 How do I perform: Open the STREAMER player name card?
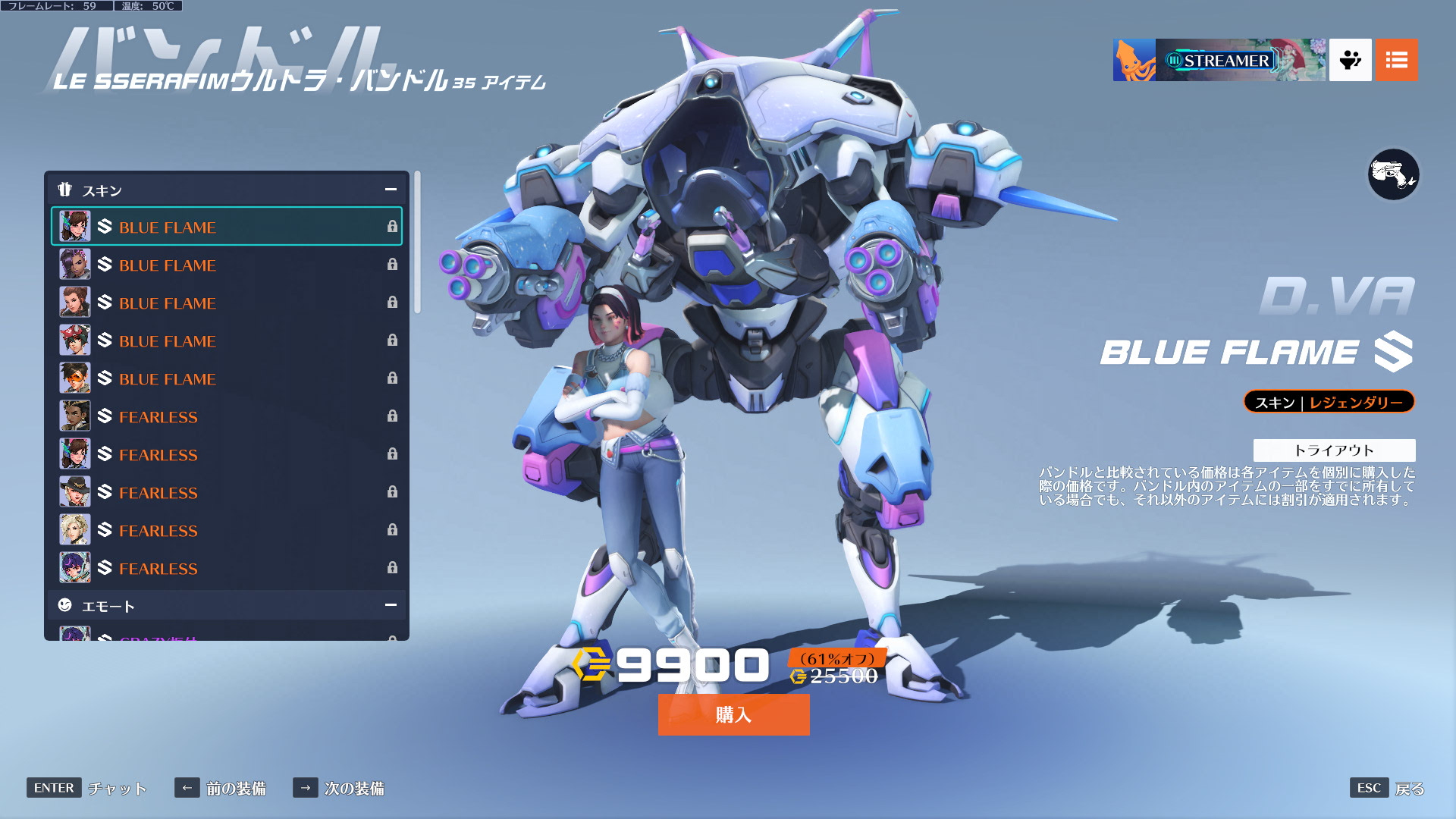coord(1219,60)
